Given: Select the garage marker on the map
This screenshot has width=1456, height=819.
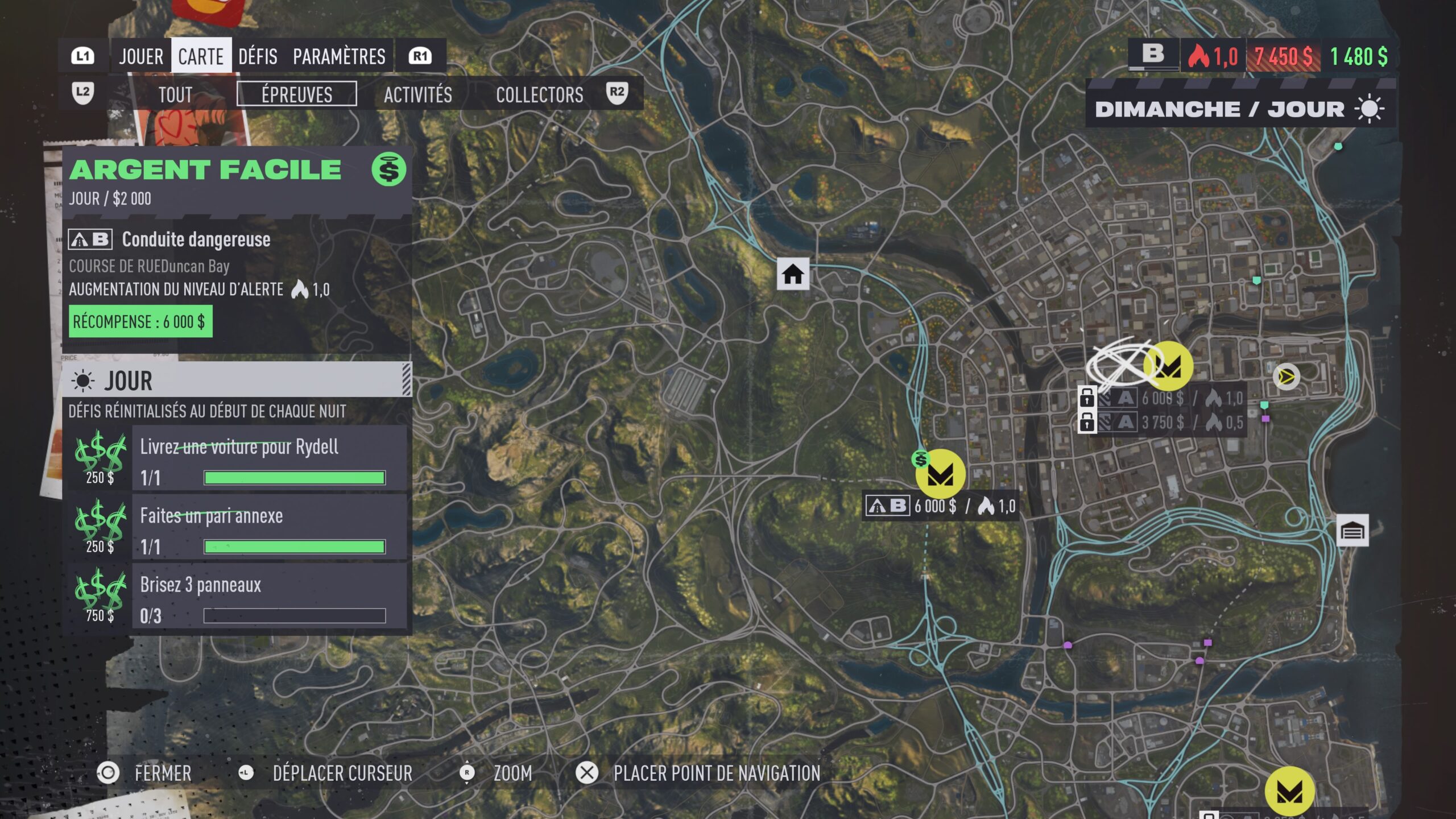Looking at the screenshot, I should point(1352,531).
